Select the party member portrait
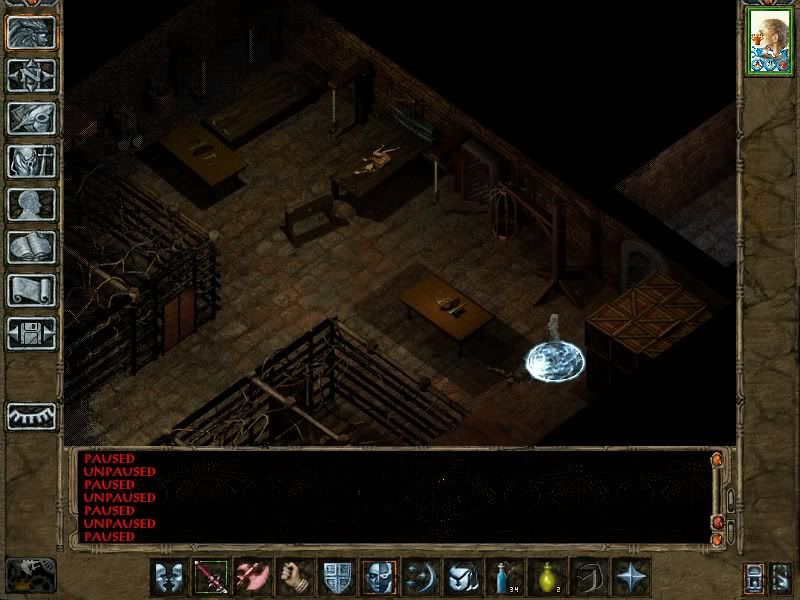Viewport: 800px width, 600px height. click(x=769, y=44)
